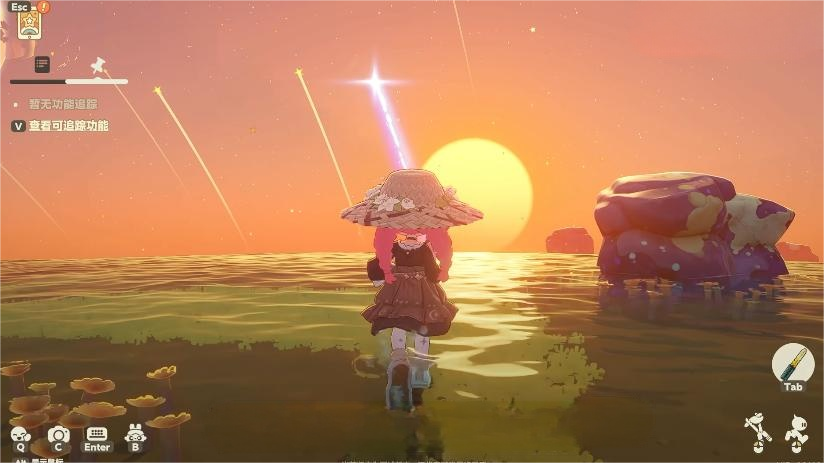Open the star tablet main menu

28,22
